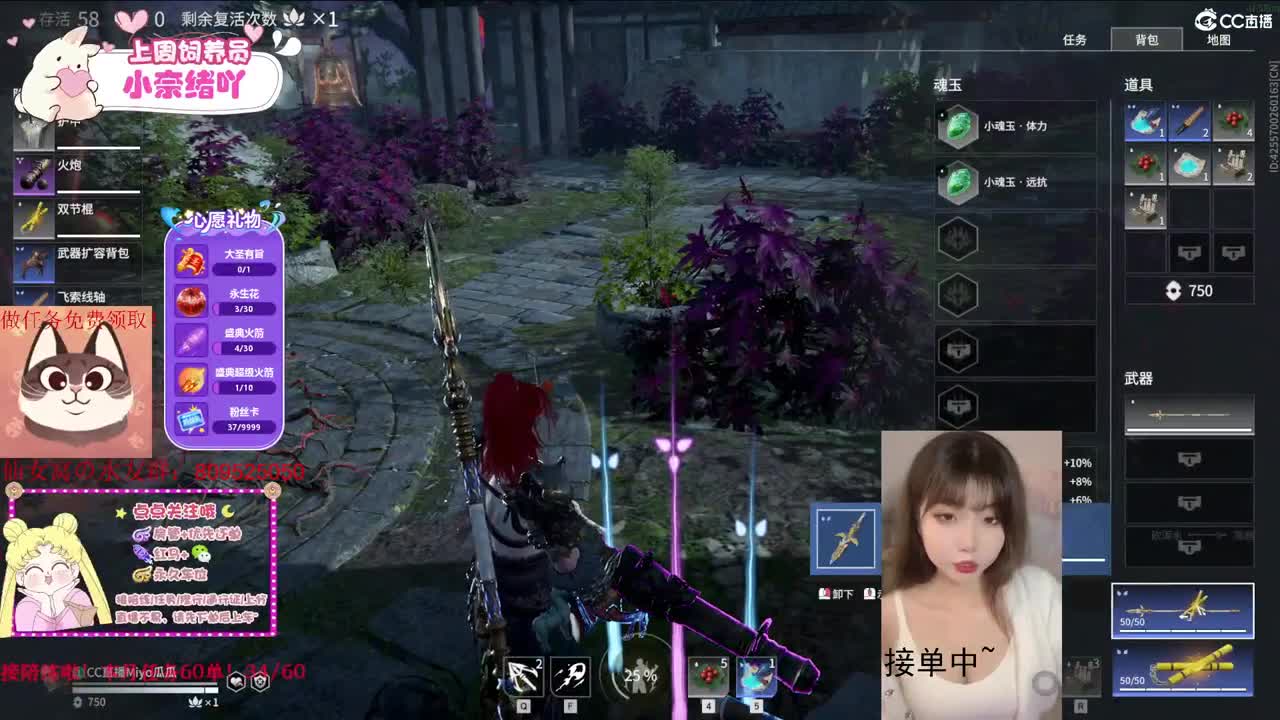This screenshot has width=1280, height=720.
Task: Select the dagger item in the 道具 grid
Action: (1188, 120)
